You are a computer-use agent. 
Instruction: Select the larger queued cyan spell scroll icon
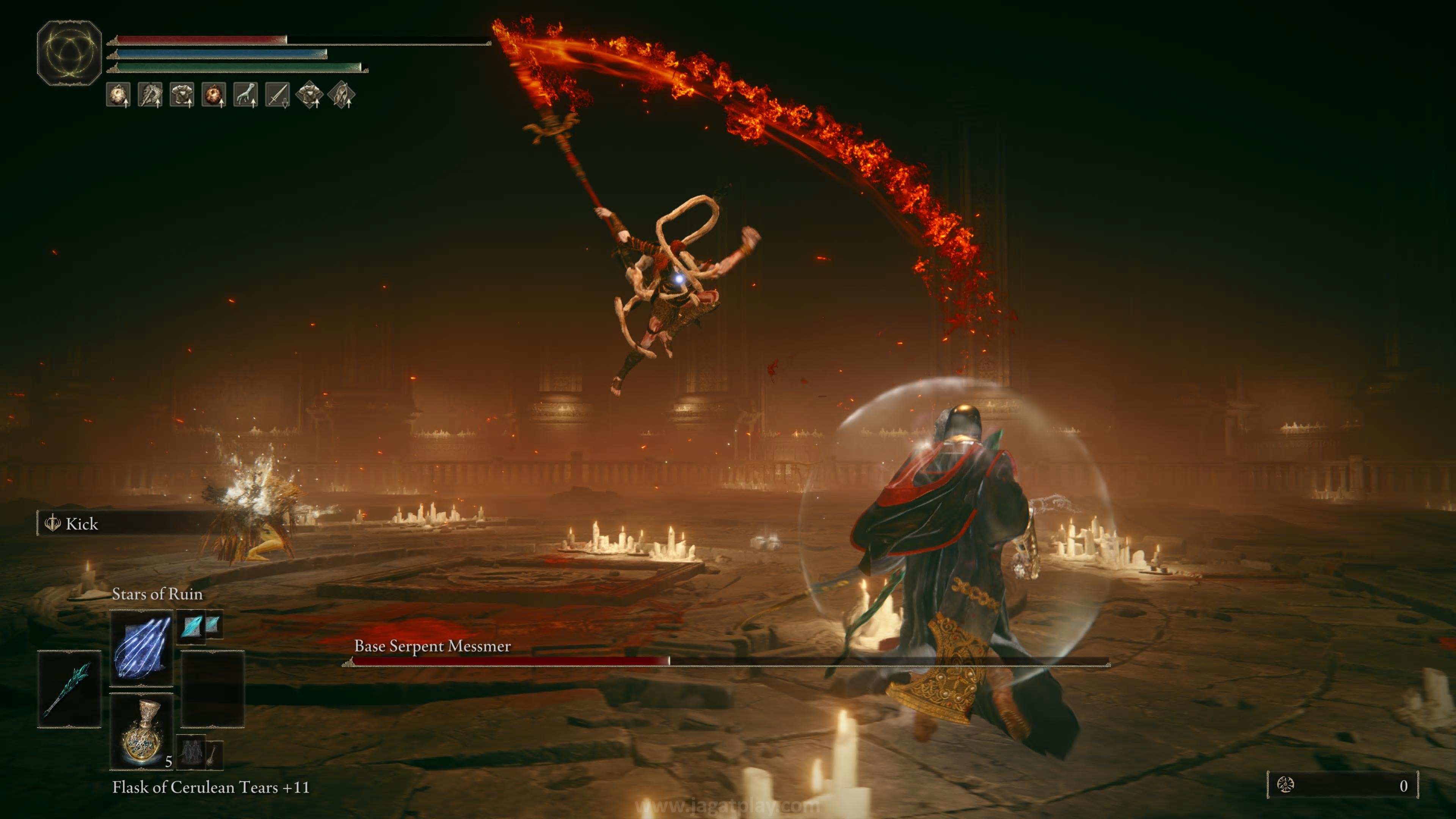(191, 626)
